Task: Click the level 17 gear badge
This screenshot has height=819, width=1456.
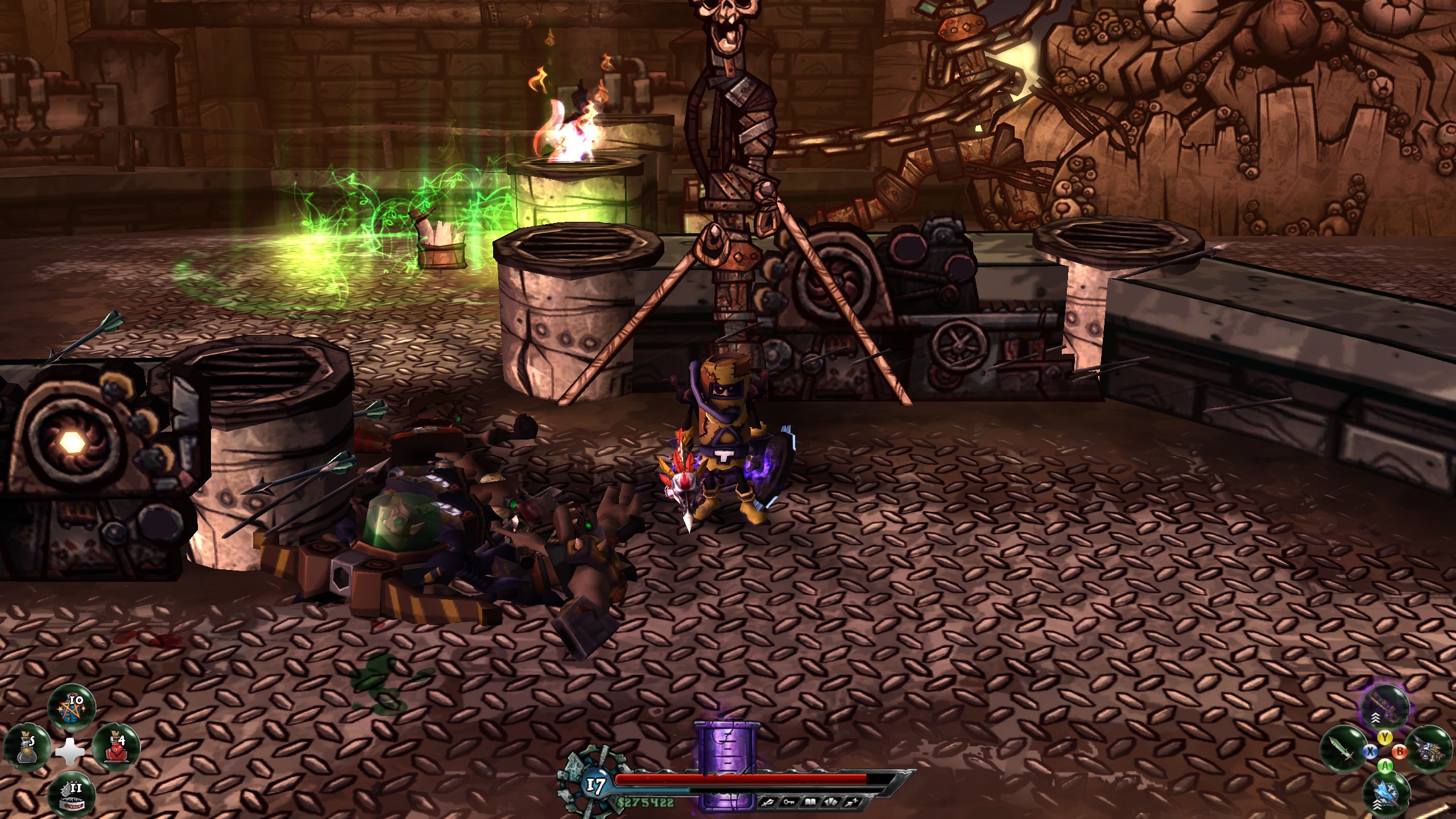Action: coord(594,786)
